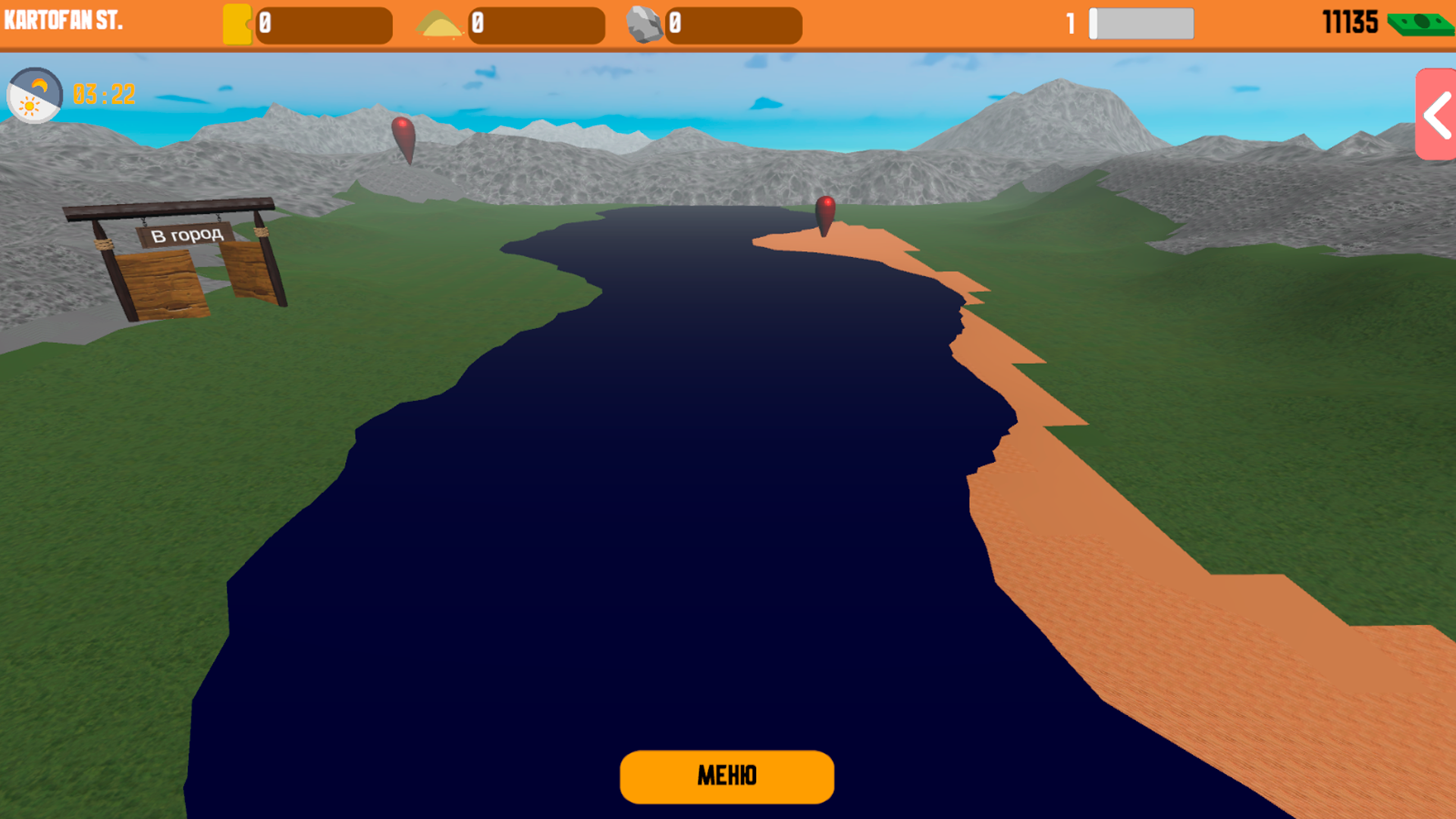Image resolution: width=1456 pixels, height=819 pixels.
Task: Collapse the side panel with the chevron arrow
Action: 1436,116
